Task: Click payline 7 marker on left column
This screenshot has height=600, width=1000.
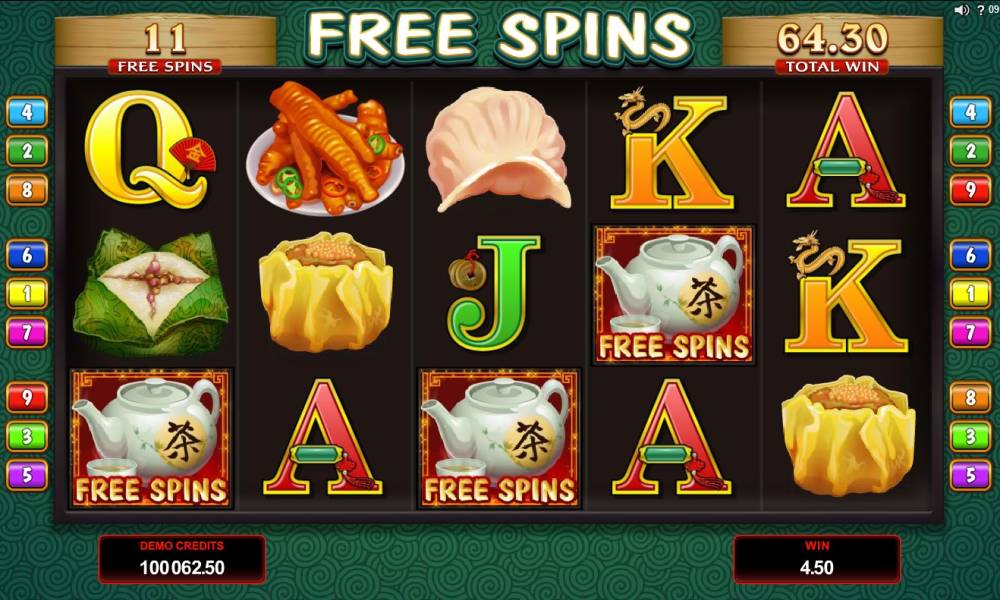Action: tap(27, 331)
